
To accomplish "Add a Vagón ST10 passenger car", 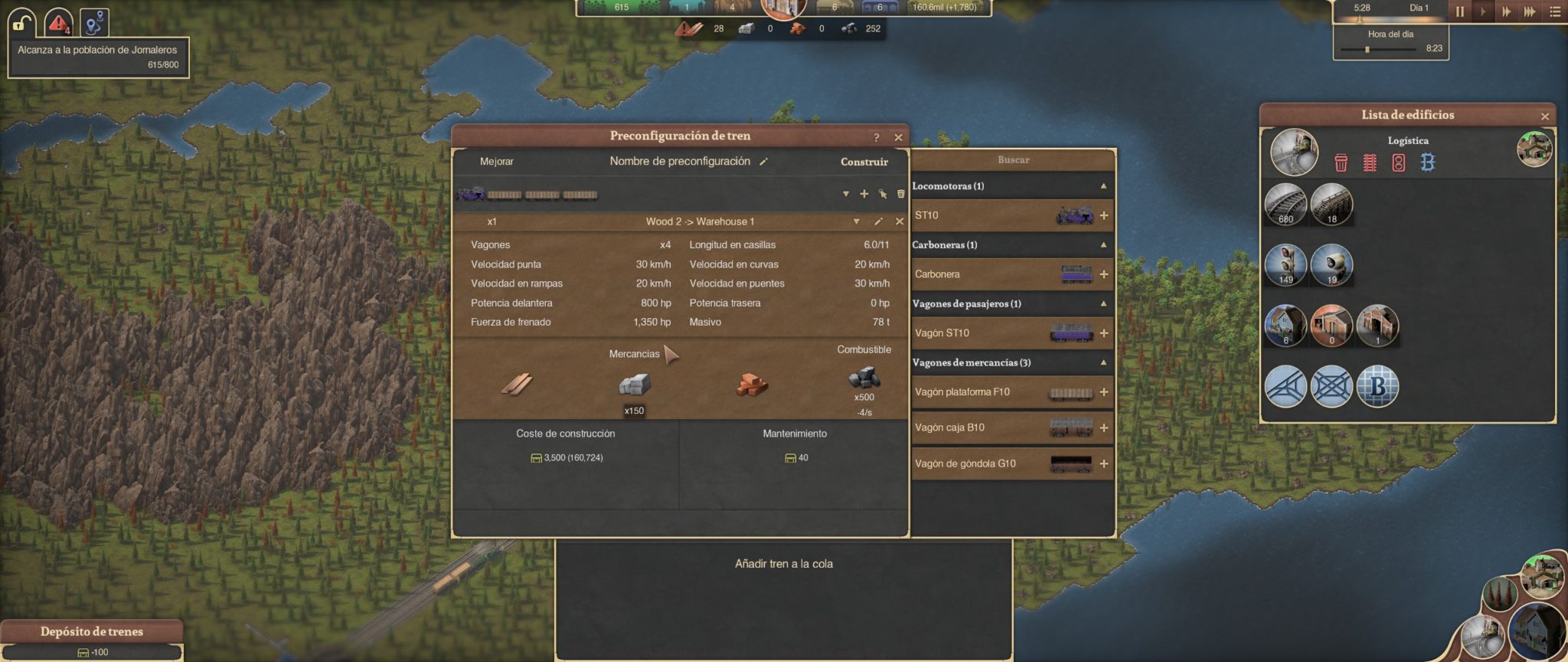I will tap(1104, 333).
